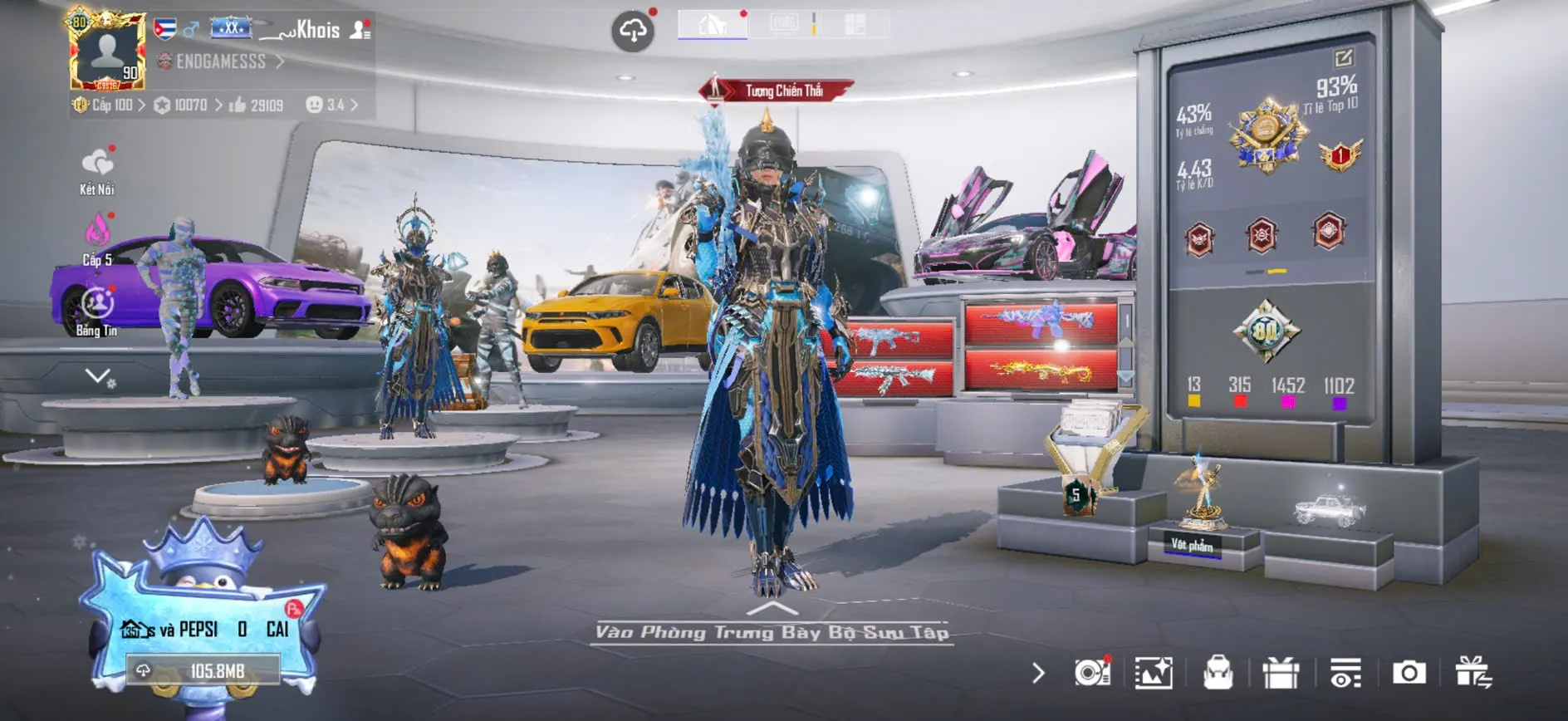
Task: Open the player avatar profile frame
Action: point(107,51)
